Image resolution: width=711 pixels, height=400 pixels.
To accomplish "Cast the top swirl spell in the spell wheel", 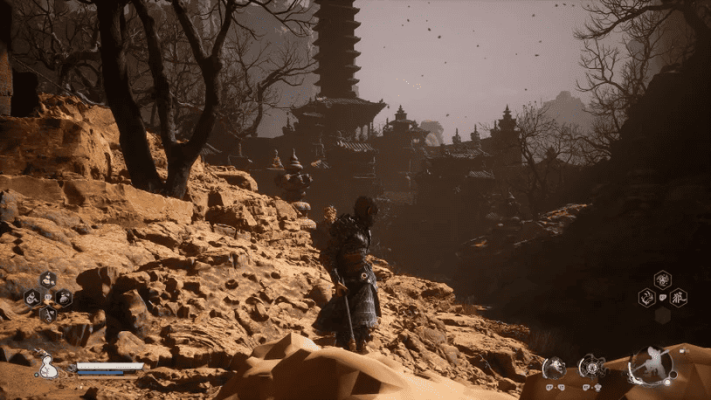I will (662, 279).
